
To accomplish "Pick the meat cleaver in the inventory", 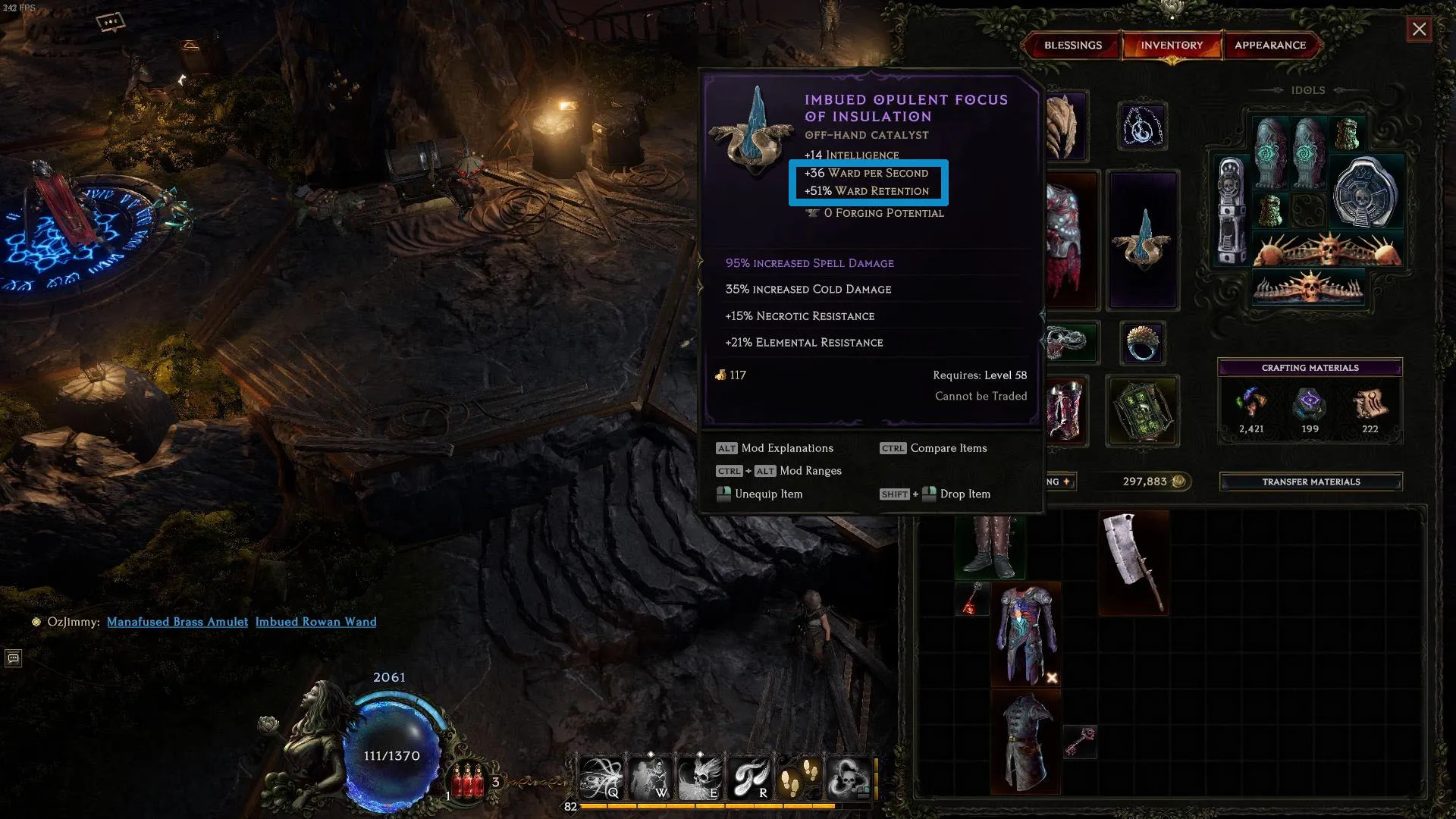I will 1134,561.
